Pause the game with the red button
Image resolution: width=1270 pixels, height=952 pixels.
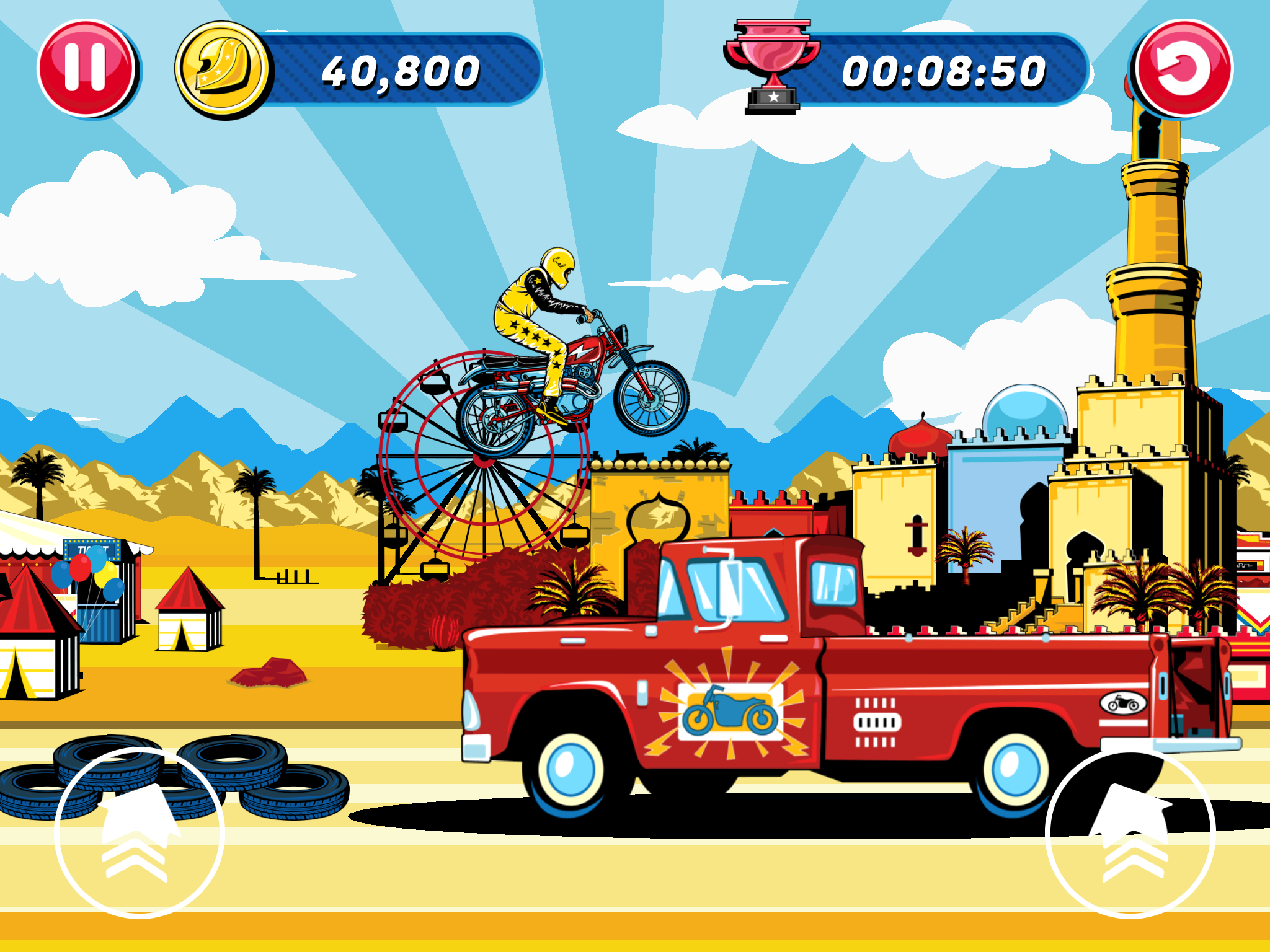[x=86, y=68]
